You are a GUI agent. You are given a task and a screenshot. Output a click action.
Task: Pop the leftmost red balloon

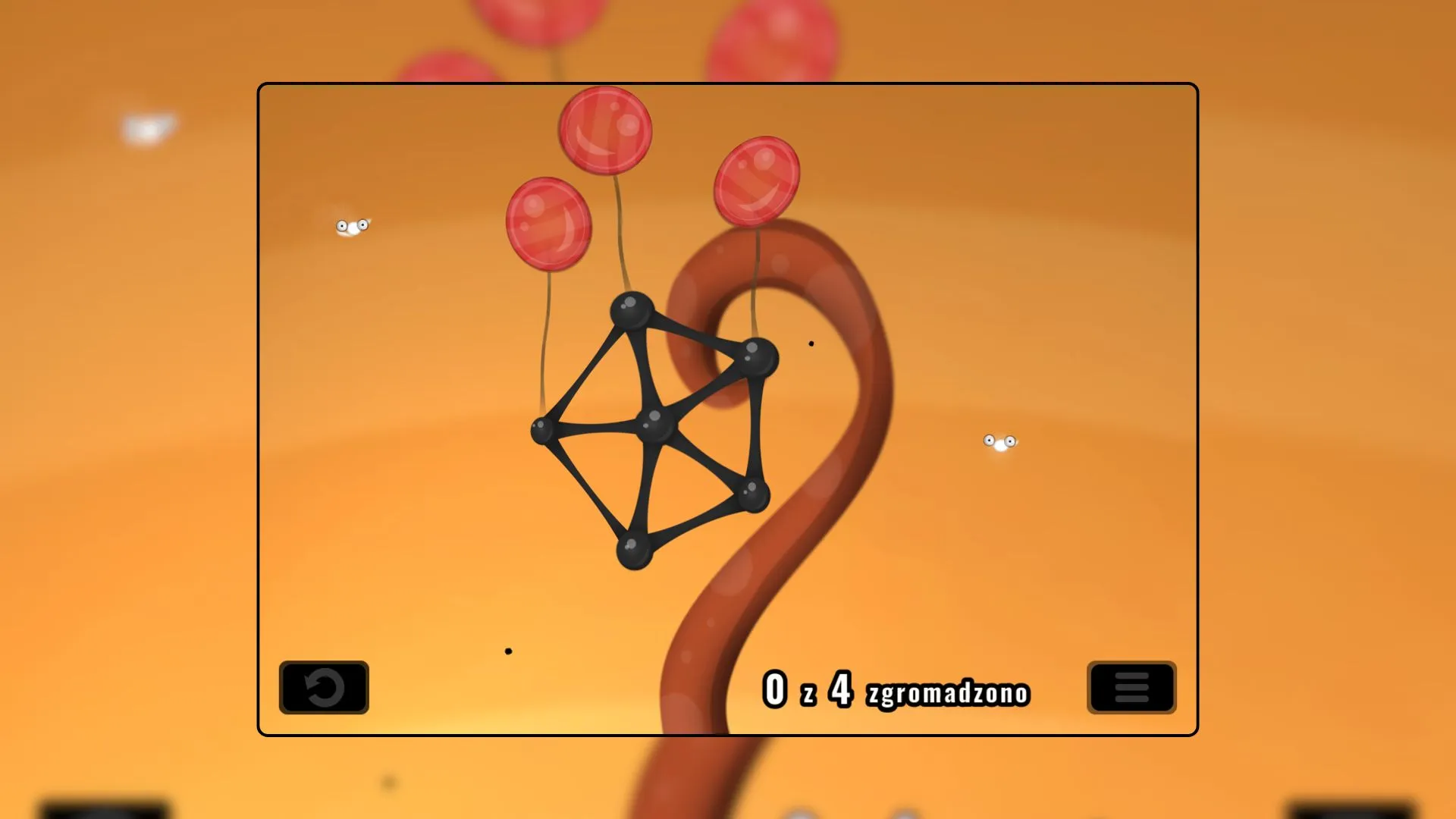[x=548, y=224]
